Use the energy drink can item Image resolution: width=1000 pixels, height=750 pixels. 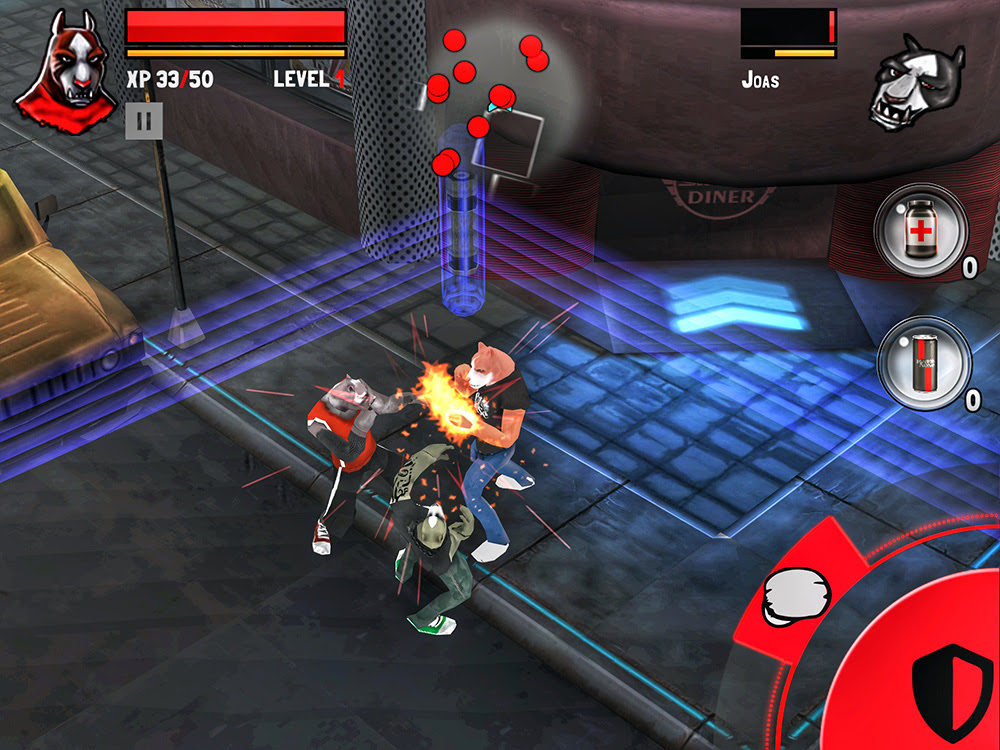click(924, 363)
